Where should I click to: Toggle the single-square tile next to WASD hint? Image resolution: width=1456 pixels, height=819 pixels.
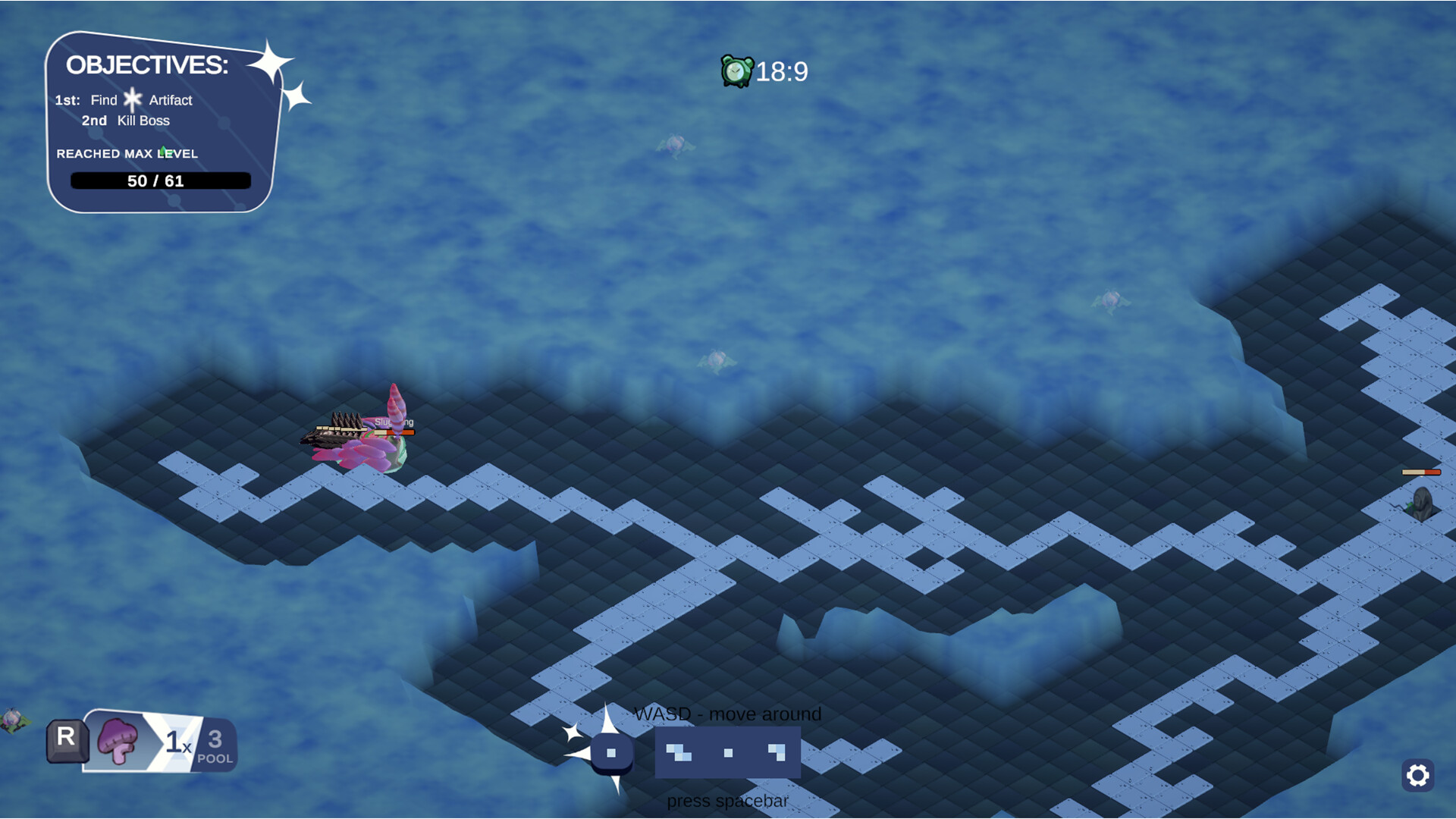point(610,752)
